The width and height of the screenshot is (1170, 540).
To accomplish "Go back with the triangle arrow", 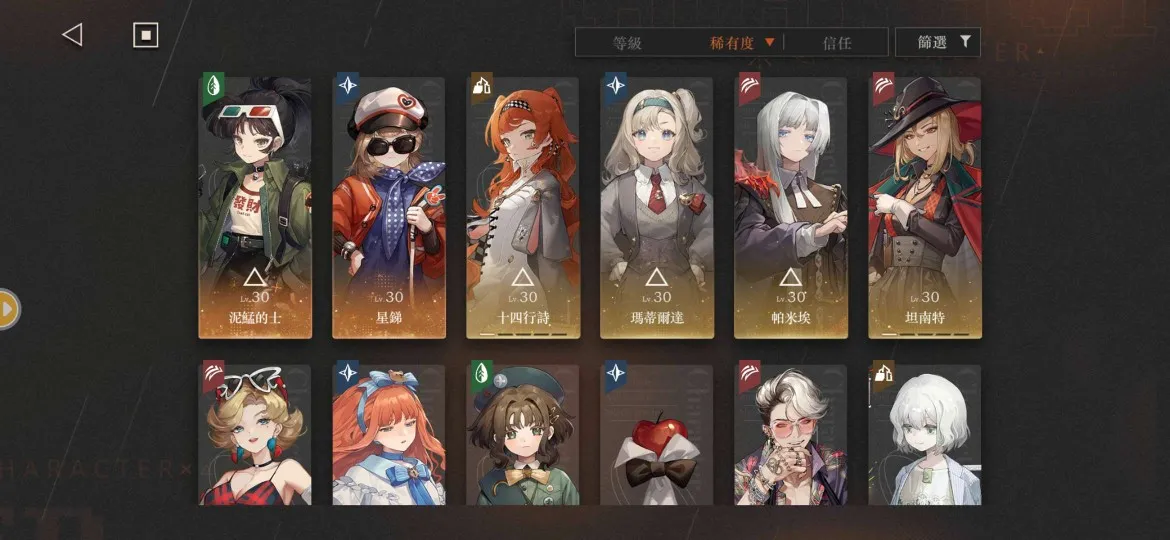I will (72, 35).
